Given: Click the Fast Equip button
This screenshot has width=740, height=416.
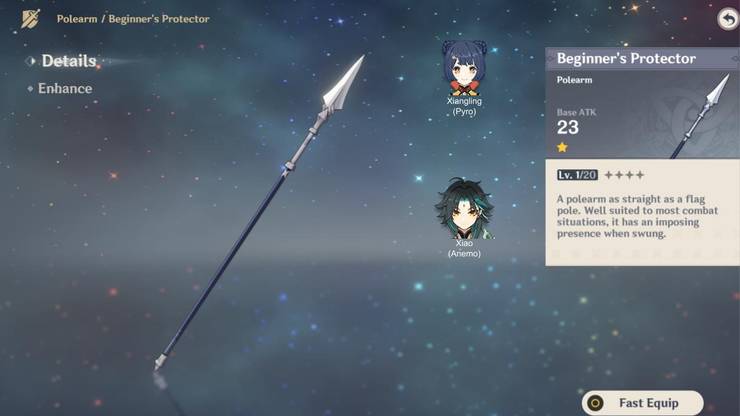Looking at the screenshot, I should coord(643,403).
